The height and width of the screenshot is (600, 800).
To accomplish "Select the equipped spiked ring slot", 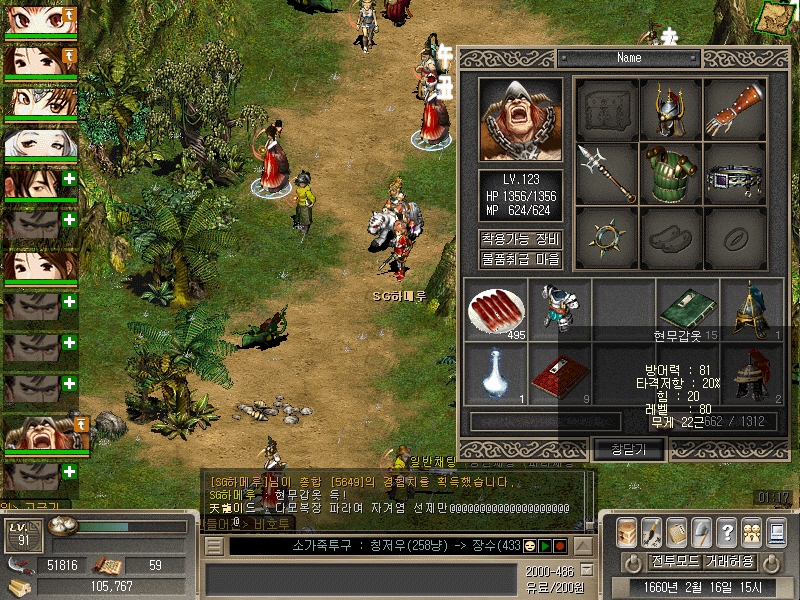I will coord(606,237).
